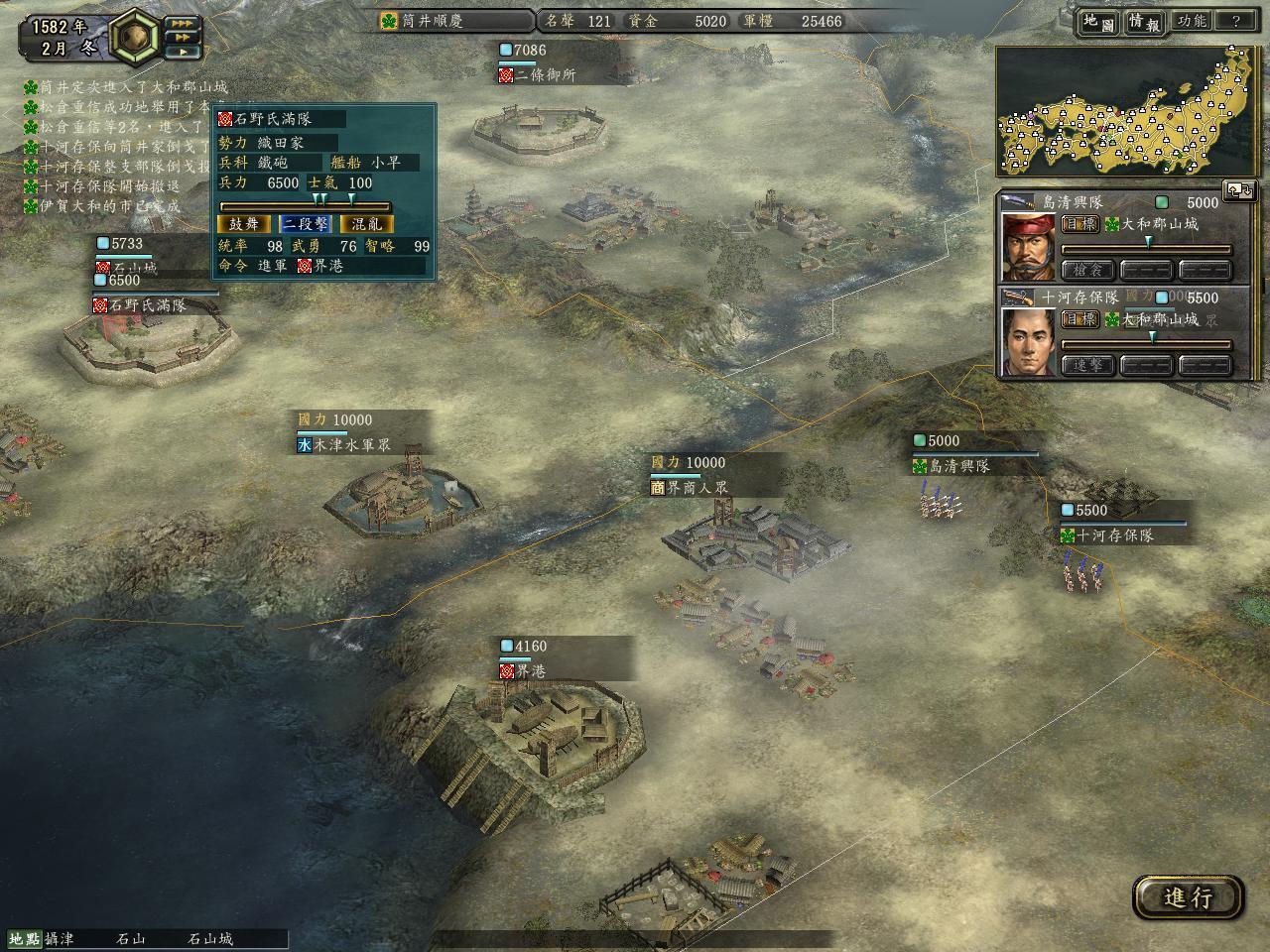Activate 島清興隊's 槍衾 tactic
The height and width of the screenshot is (952, 1270).
point(1087,270)
